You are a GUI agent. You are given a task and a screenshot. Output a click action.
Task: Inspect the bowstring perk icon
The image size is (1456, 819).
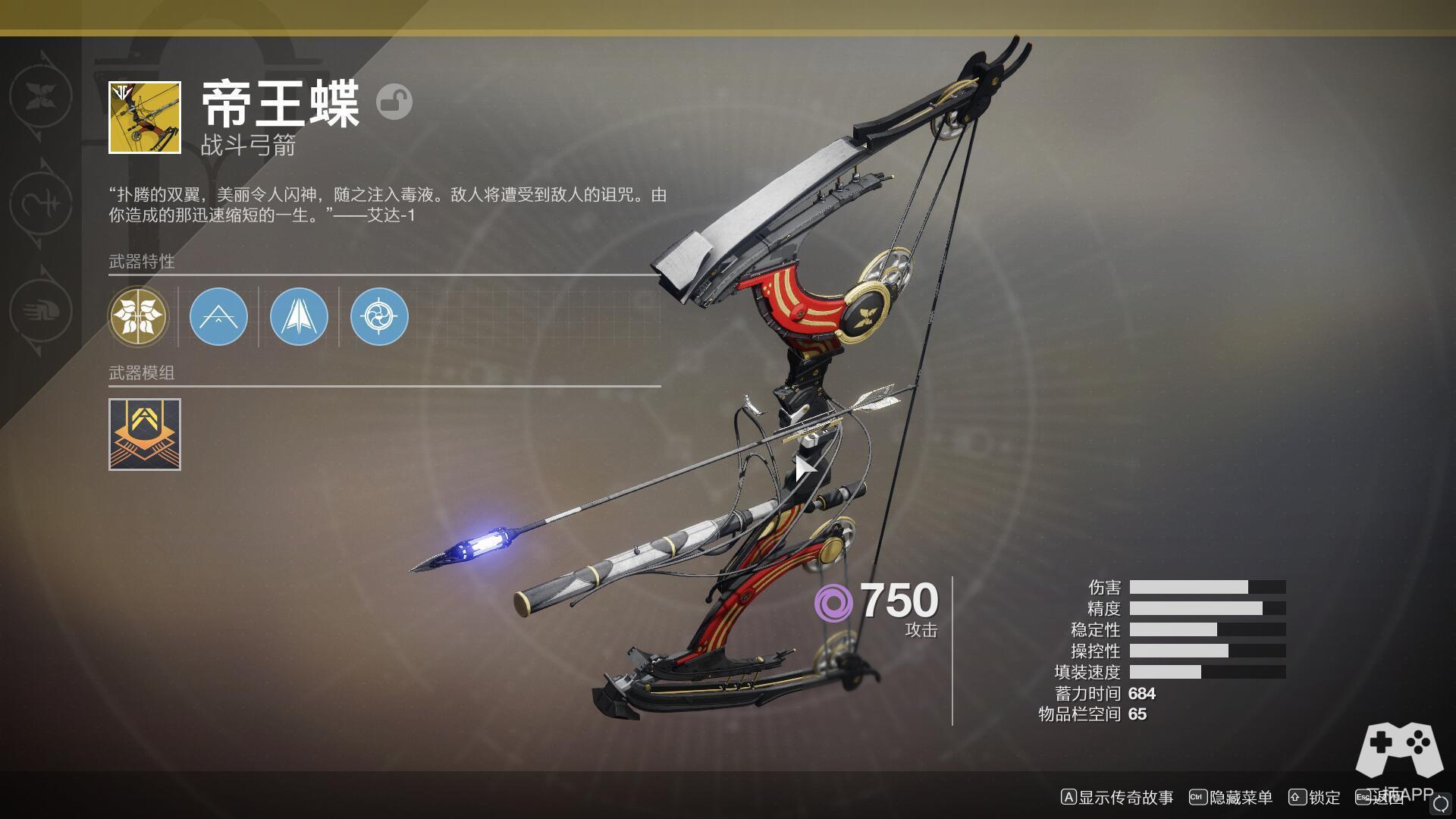[218, 317]
